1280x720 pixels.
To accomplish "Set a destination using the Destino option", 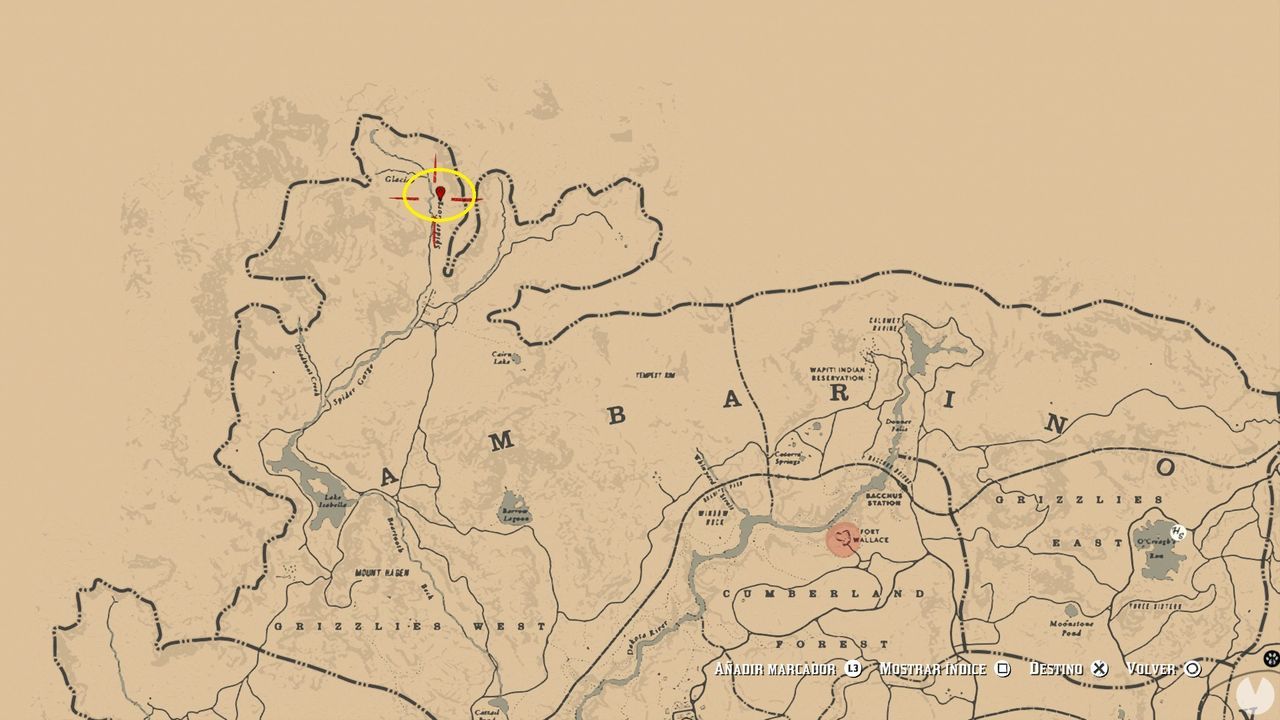I will pyautogui.click(x=1060, y=668).
